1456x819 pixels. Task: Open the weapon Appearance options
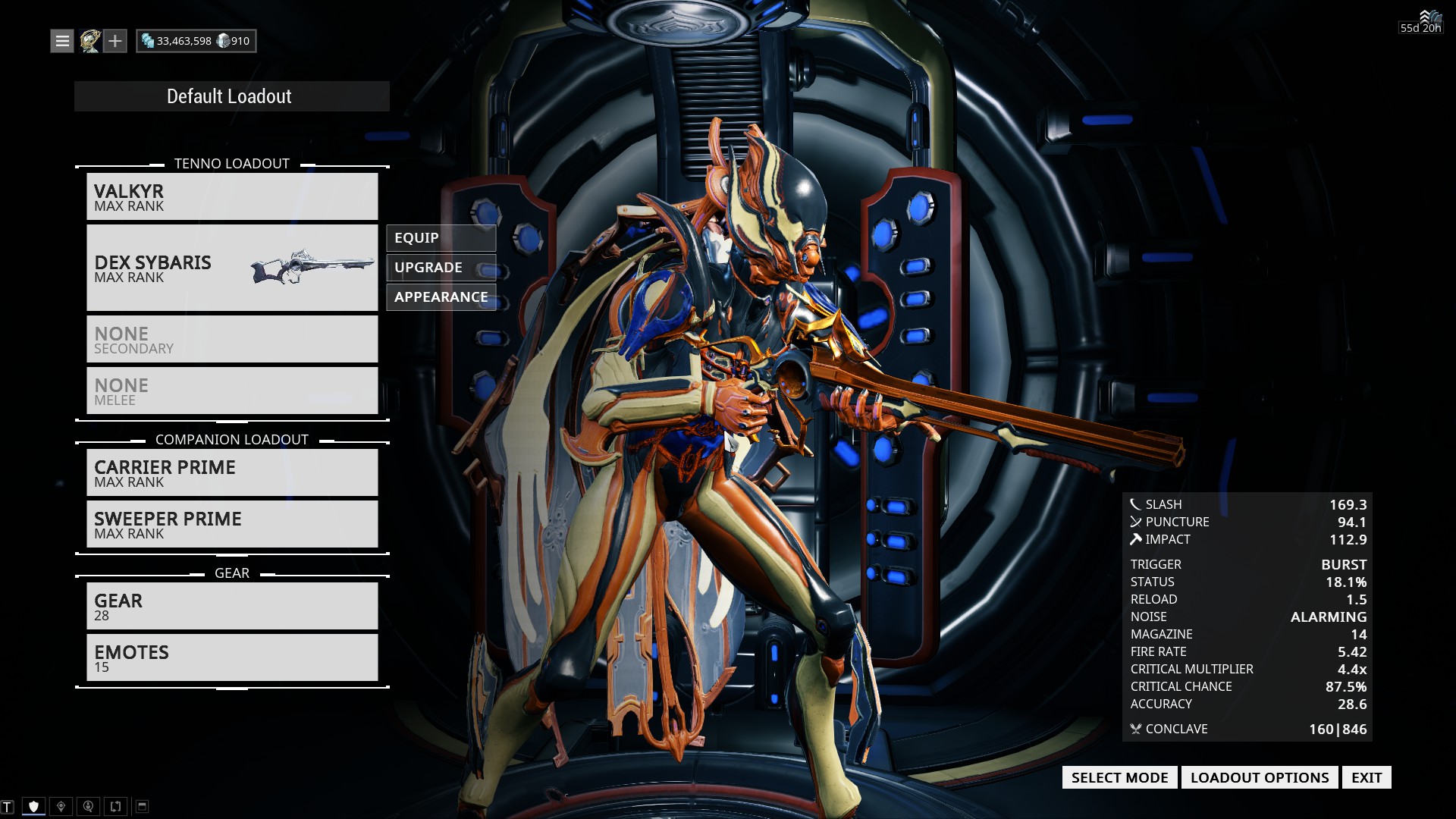point(441,297)
